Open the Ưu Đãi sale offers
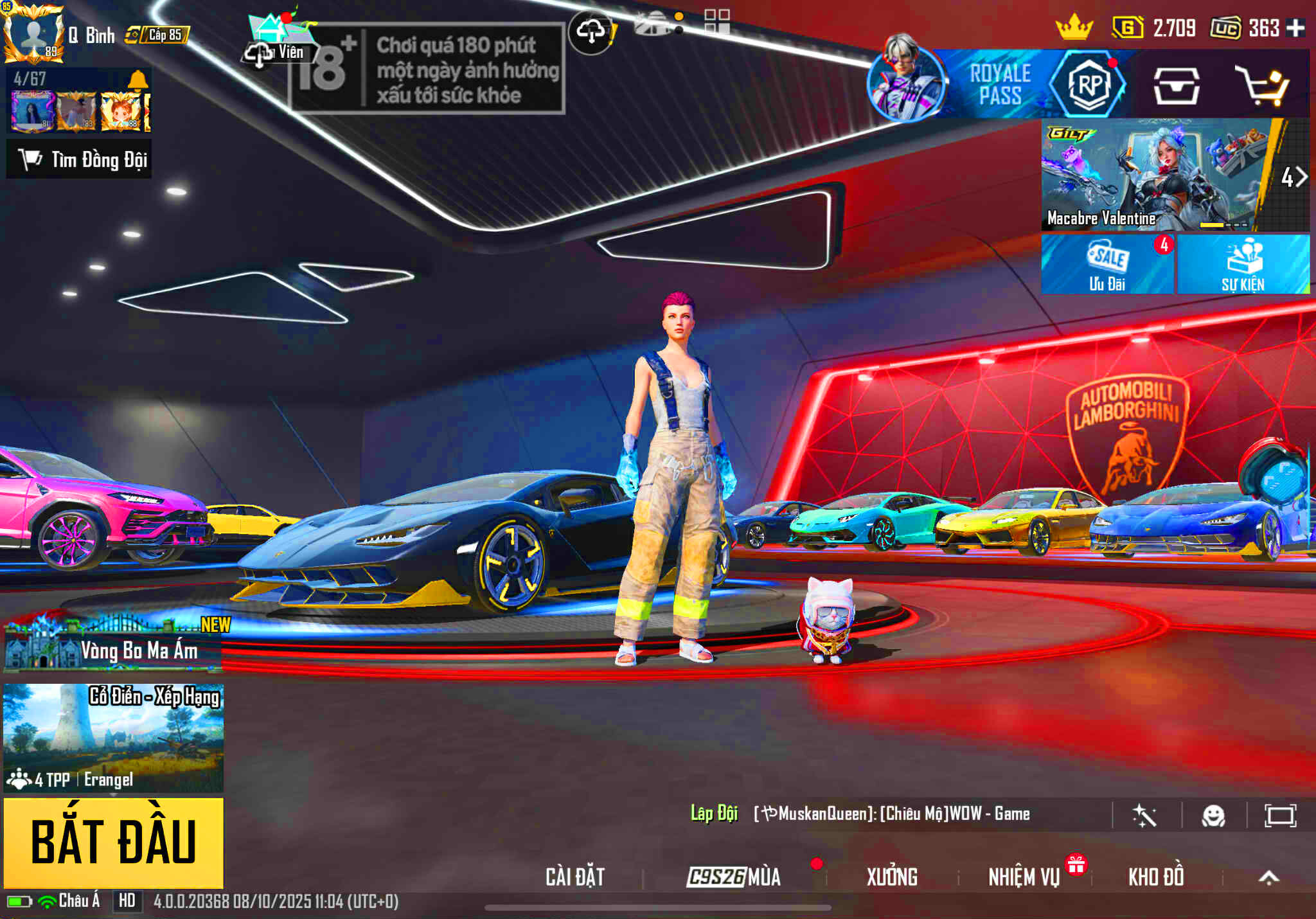 point(1107,265)
